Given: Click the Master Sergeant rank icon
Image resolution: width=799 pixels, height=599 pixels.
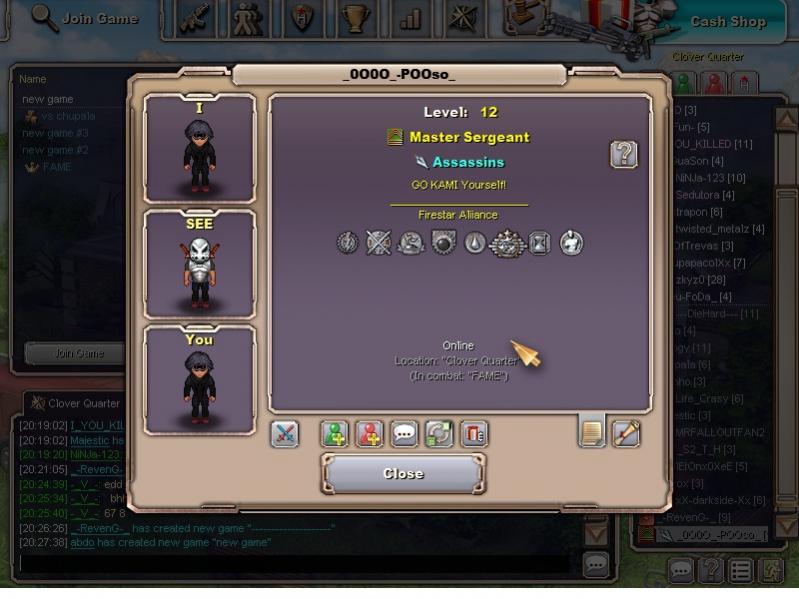Looking at the screenshot, I should click(x=395, y=137).
